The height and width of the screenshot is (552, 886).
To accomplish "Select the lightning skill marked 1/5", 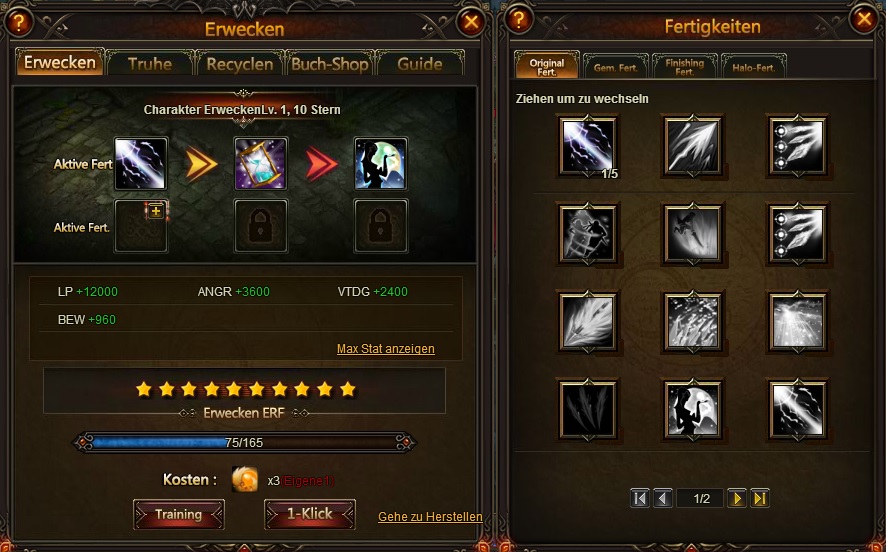I will click(589, 146).
